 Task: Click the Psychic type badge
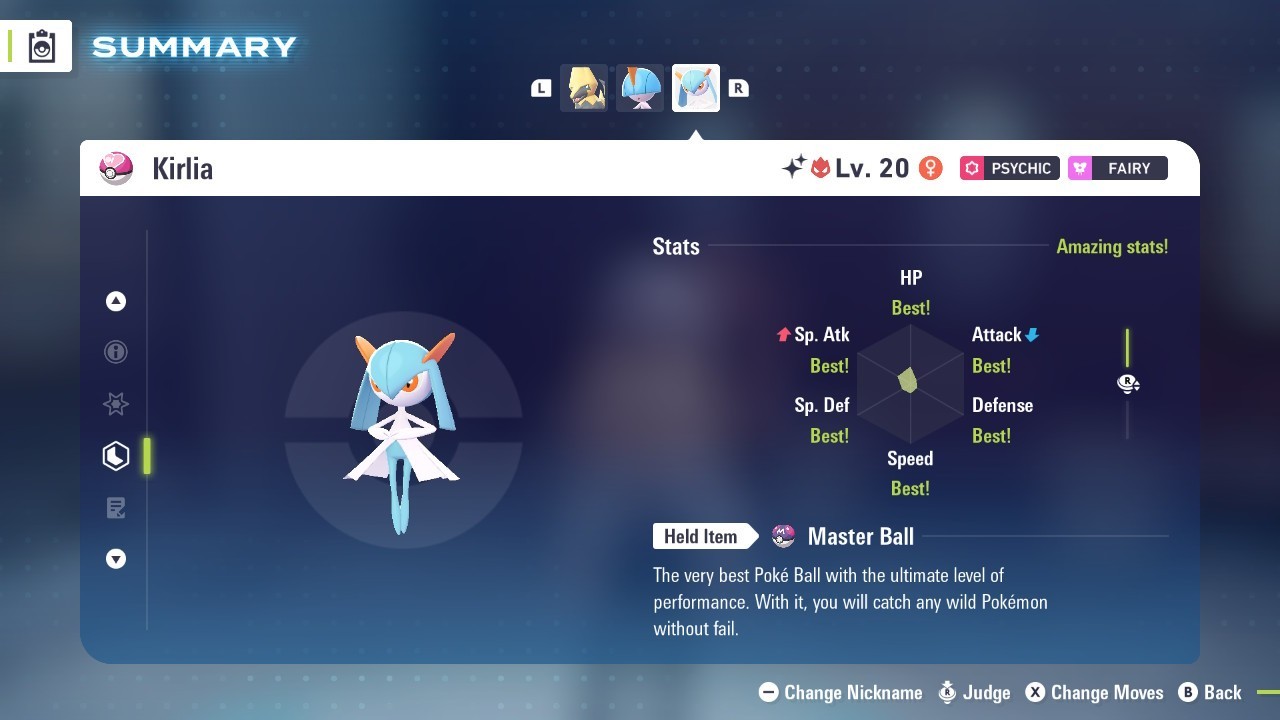(x=1009, y=168)
